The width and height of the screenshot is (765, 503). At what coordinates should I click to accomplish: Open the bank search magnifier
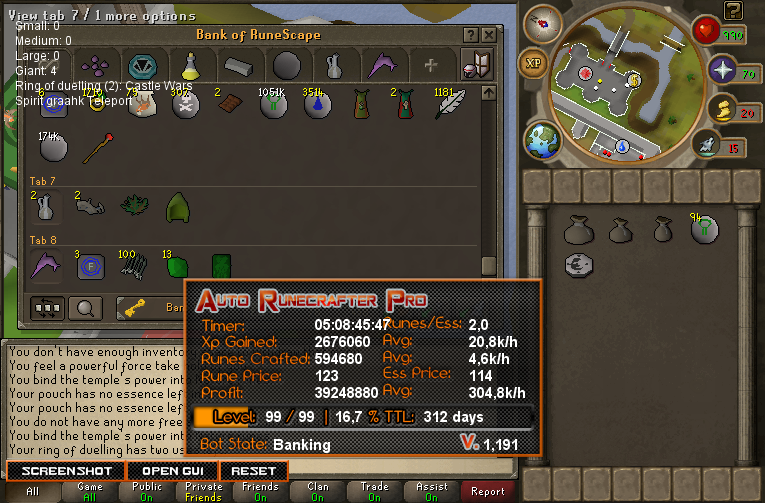coord(86,307)
